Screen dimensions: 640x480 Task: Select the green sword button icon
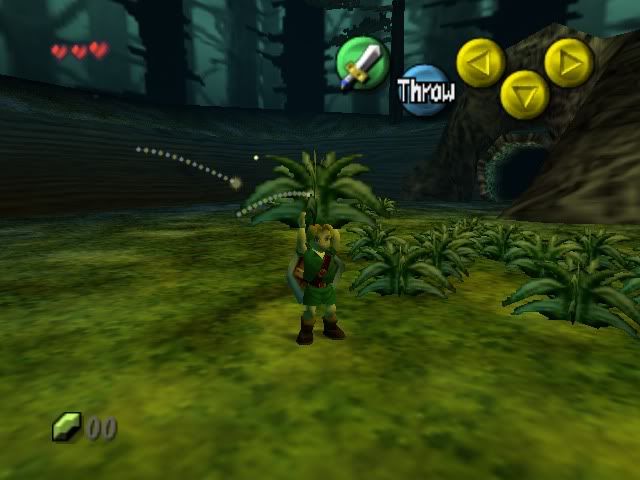click(362, 61)
